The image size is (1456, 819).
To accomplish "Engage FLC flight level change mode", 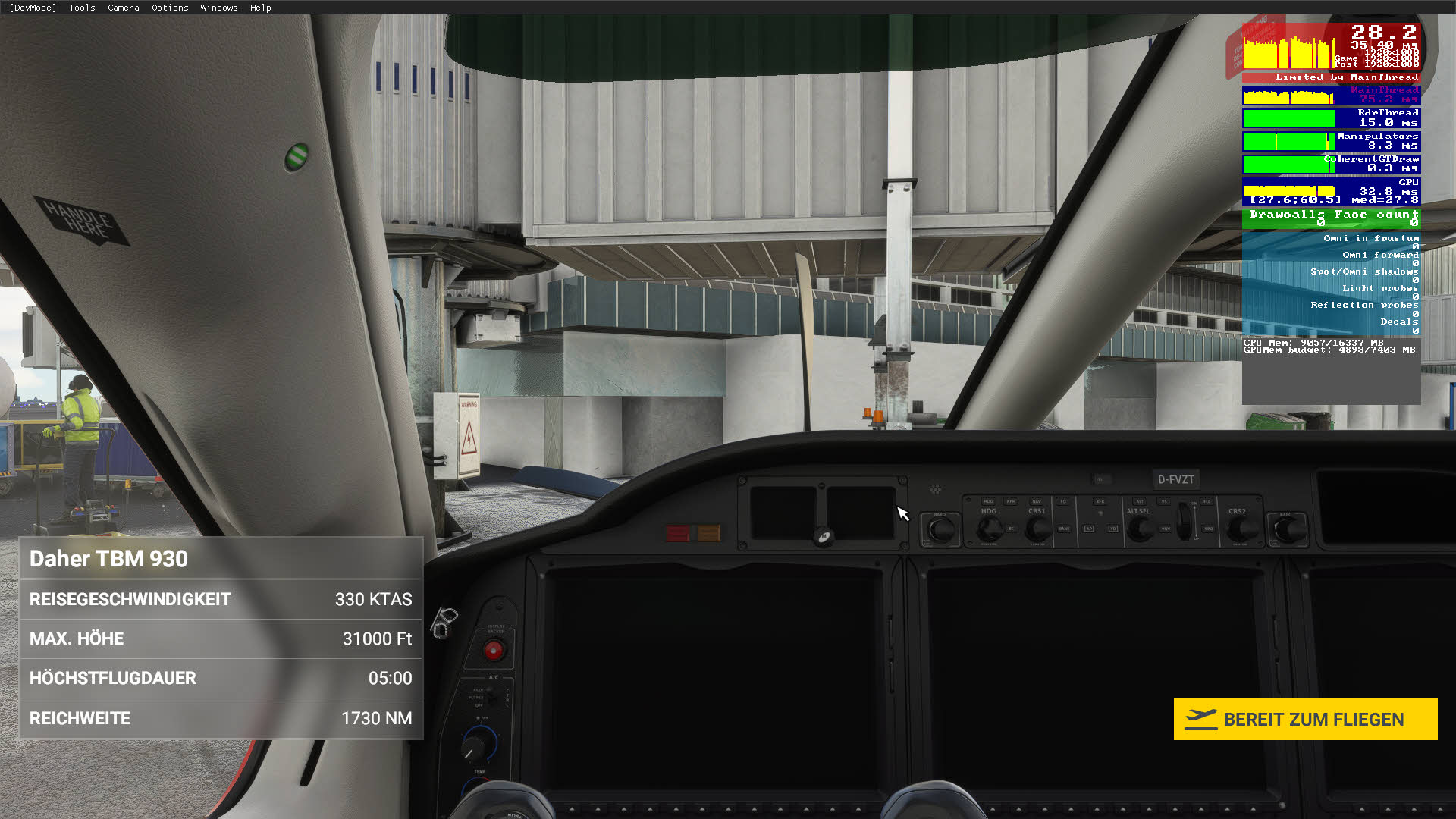I will coord(1207,502).
